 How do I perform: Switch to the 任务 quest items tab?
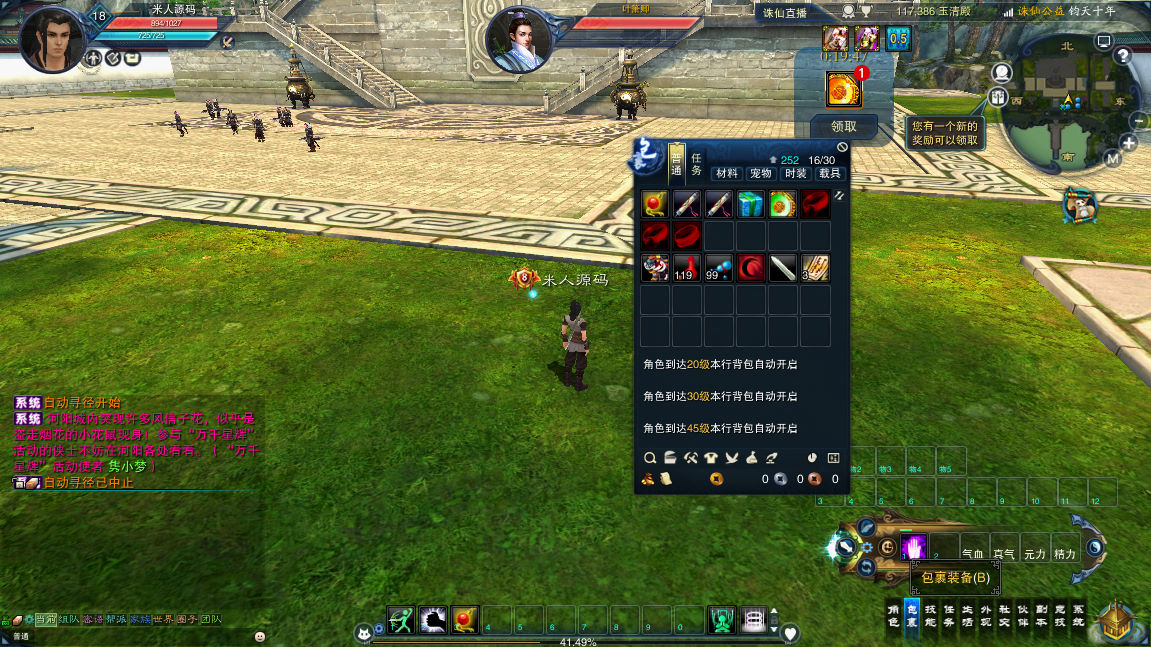tap(697, 163)
